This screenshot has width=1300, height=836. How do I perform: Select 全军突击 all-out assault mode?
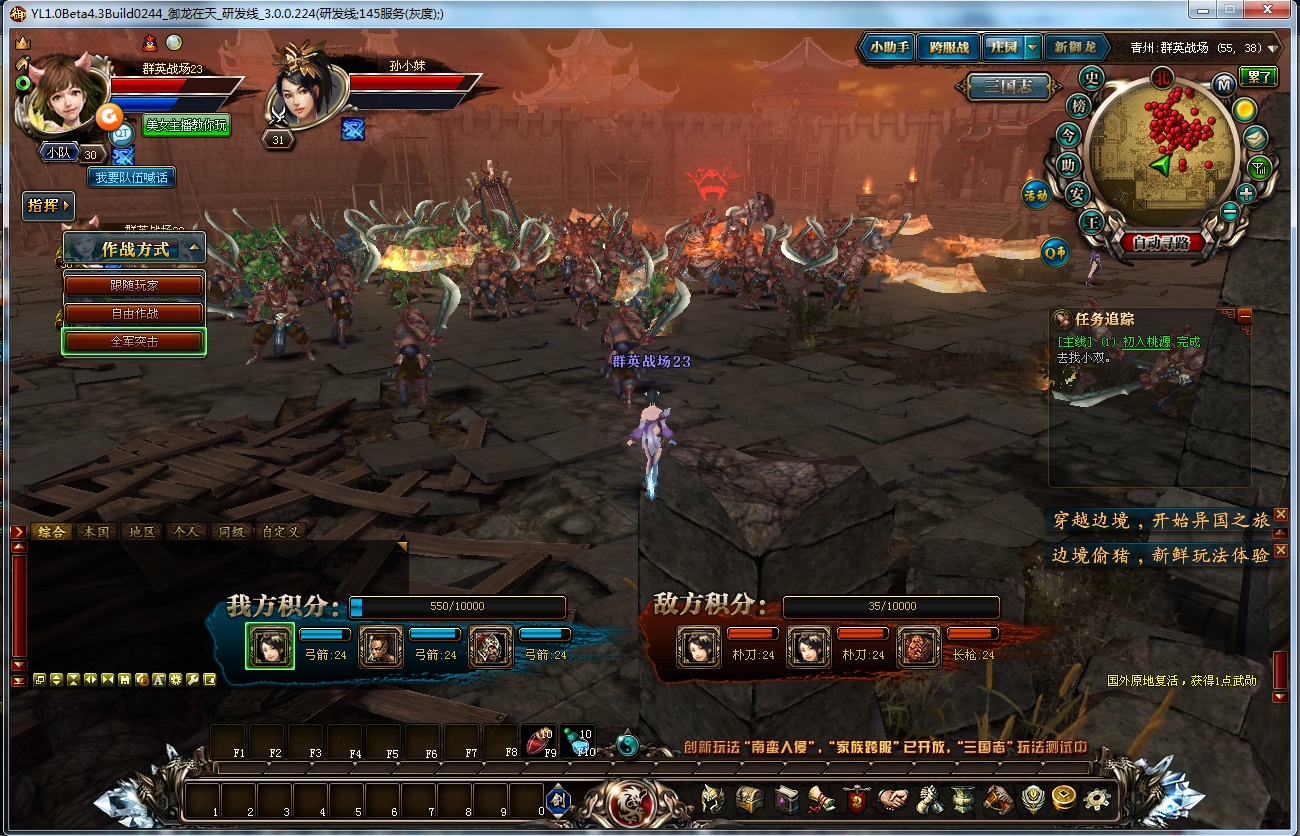[x=134, y=341]
